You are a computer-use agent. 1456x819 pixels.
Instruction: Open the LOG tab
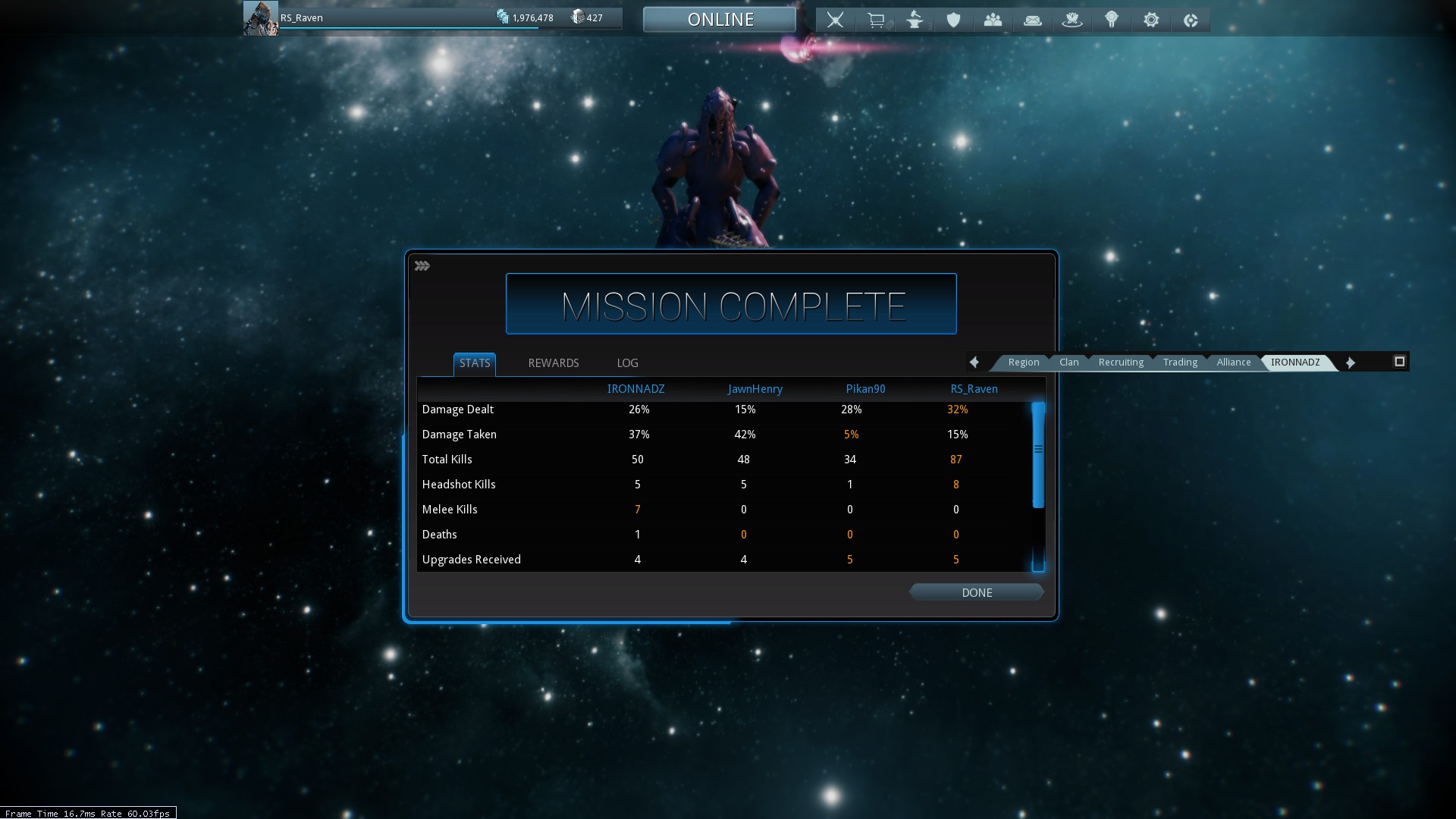click(x=627, y=363)
